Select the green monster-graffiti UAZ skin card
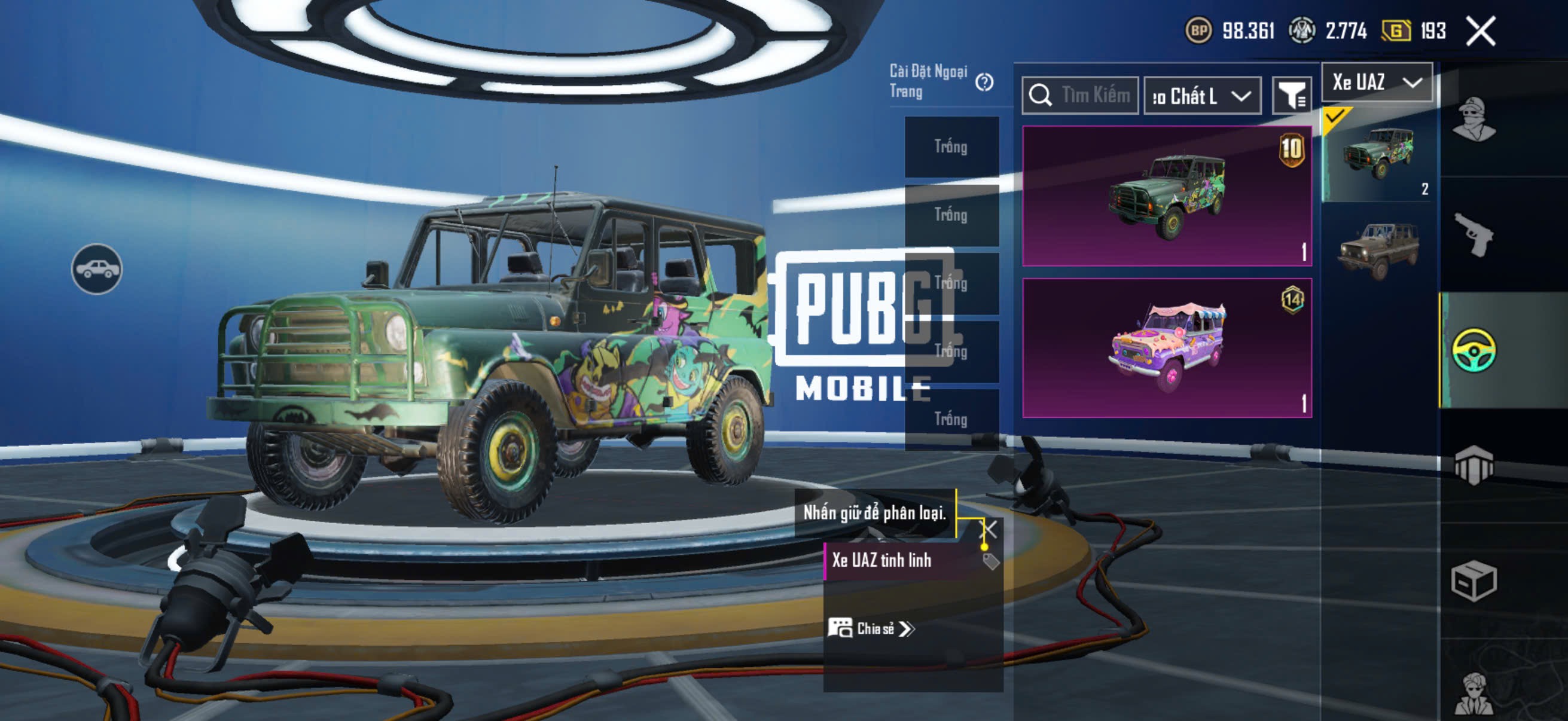The width and height of the screenshot is (1568, 721). click(1166, 196)
